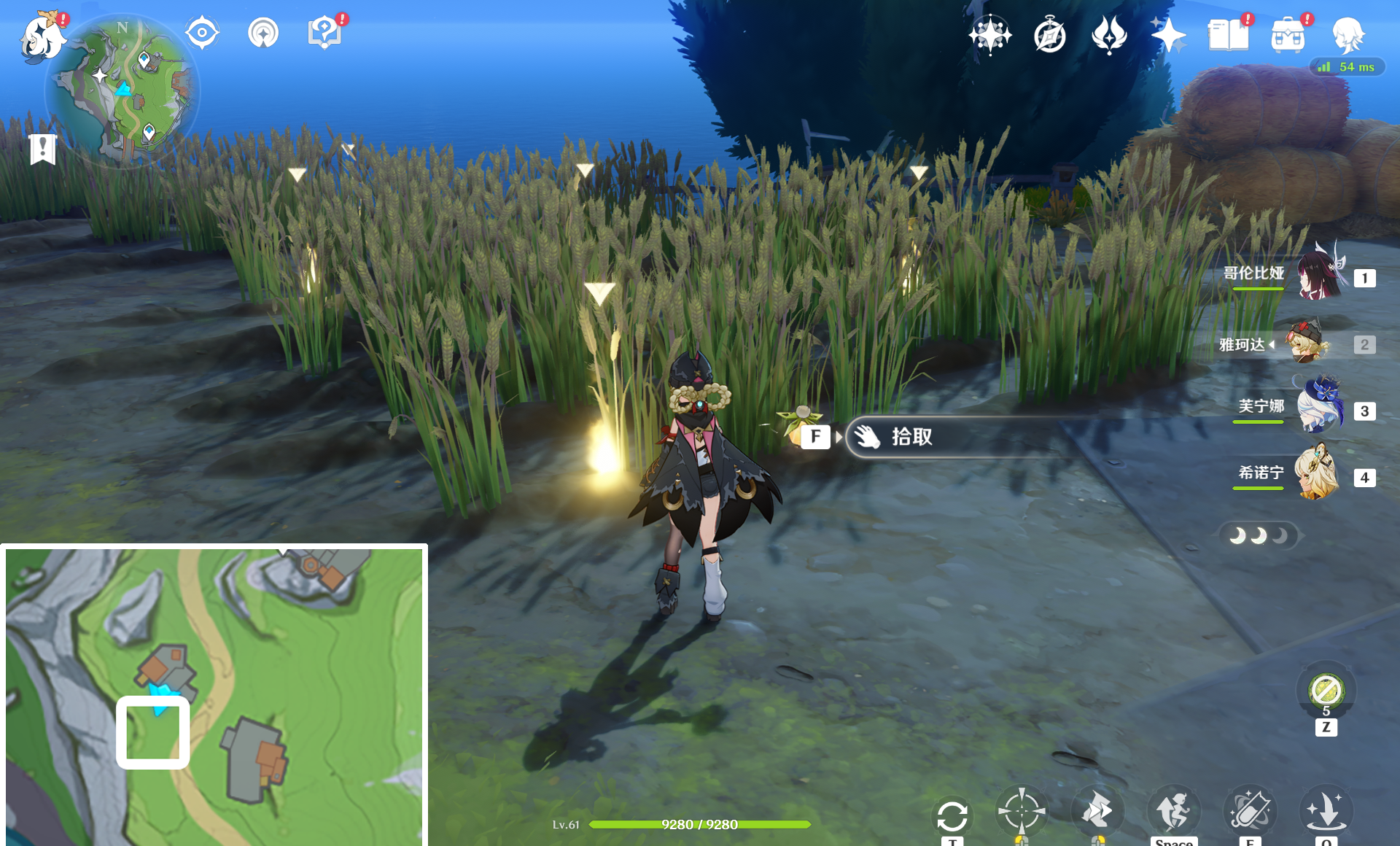Image resolution: width=1400 pixels, height=846 pixels.
Task: Open the Battle Pass icon
Action: pyautogui.click(x=1109, y=35)
